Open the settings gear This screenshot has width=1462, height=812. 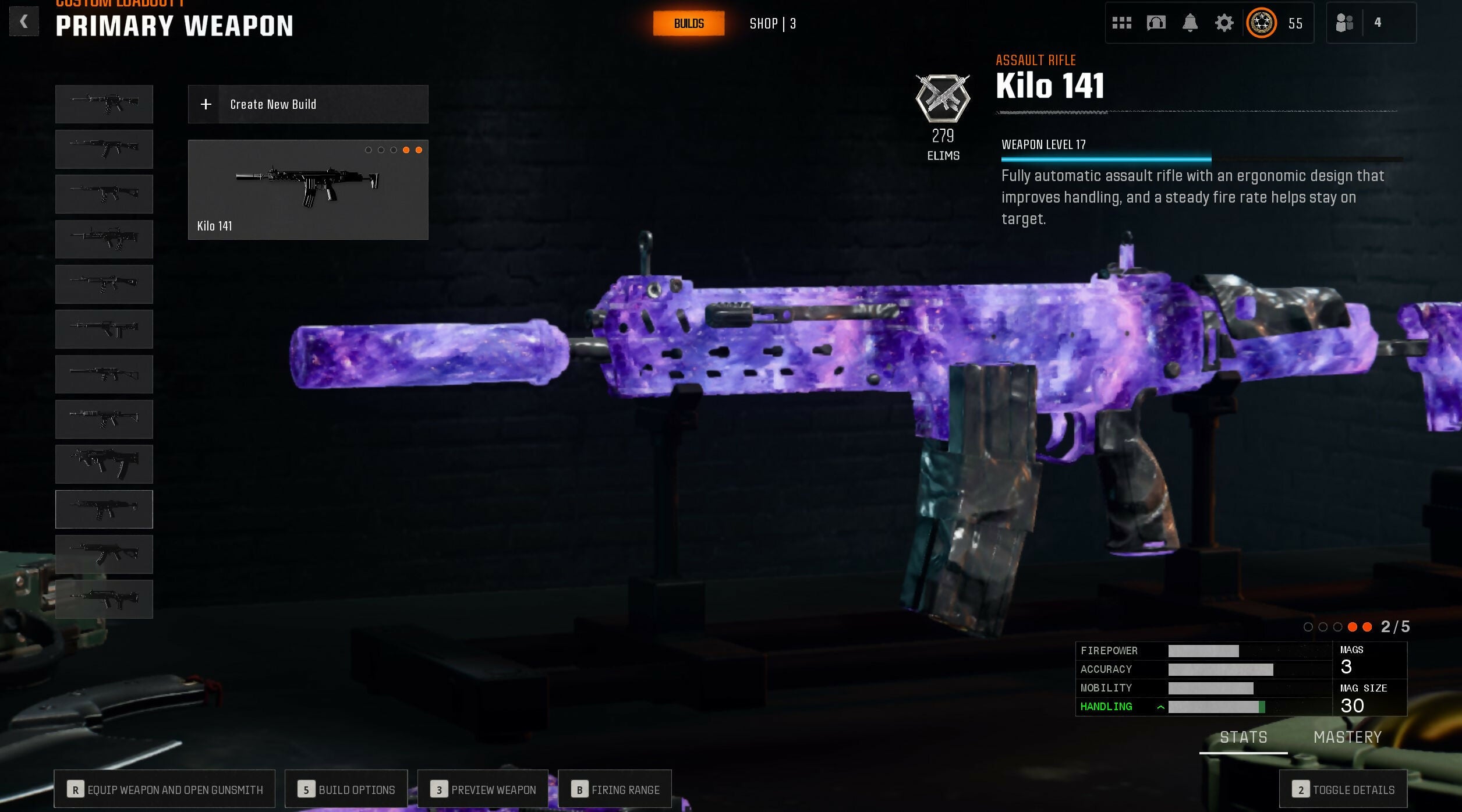click(x=1224, y=23)
